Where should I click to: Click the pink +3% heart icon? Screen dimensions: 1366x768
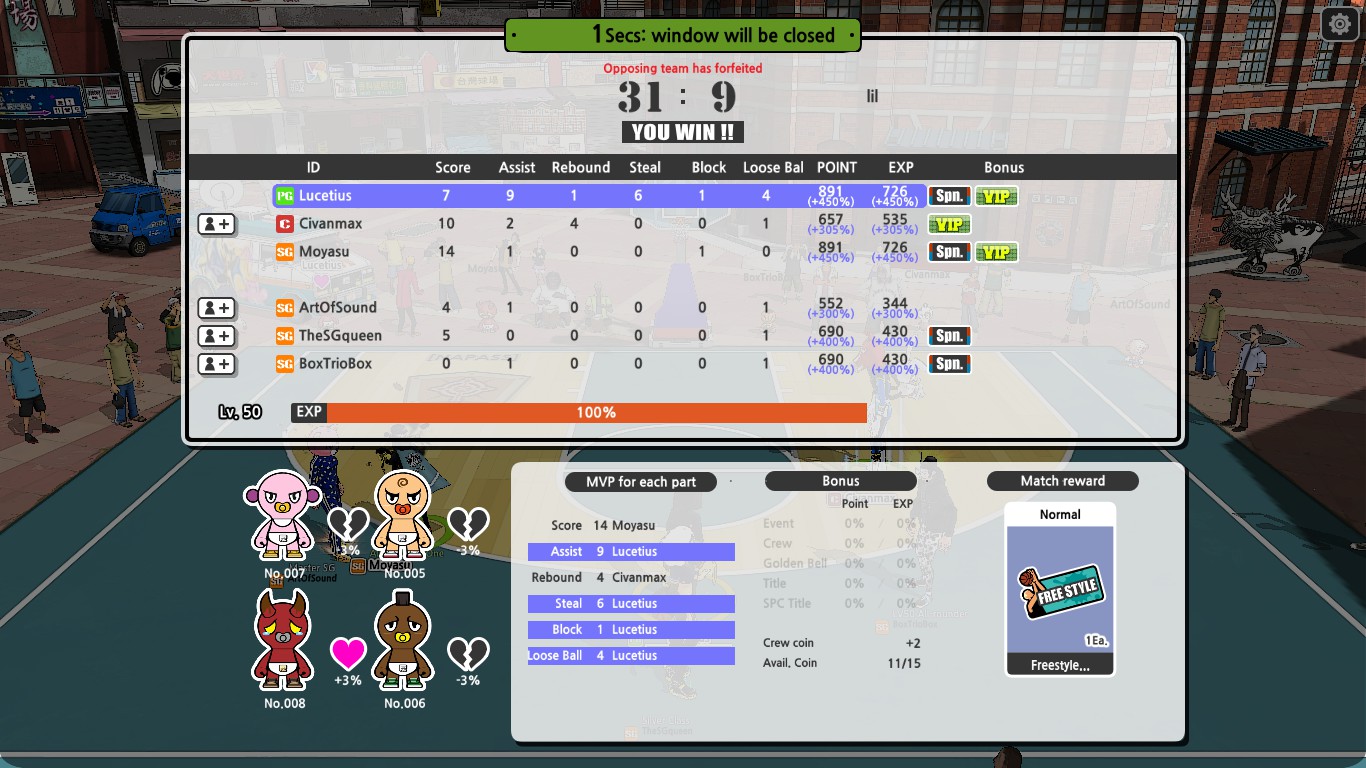click(348, 649)
